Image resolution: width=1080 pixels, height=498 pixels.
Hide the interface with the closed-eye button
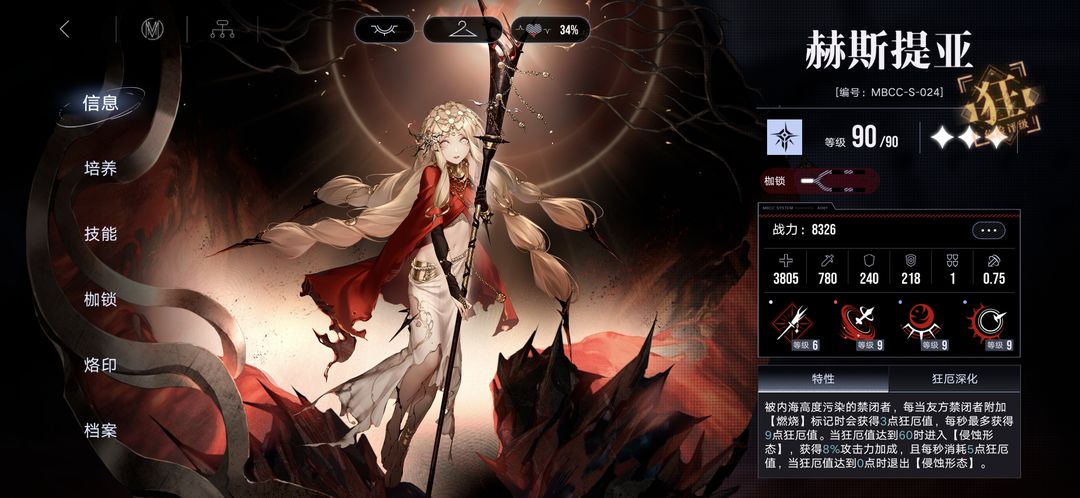click(x=384, y=29)
